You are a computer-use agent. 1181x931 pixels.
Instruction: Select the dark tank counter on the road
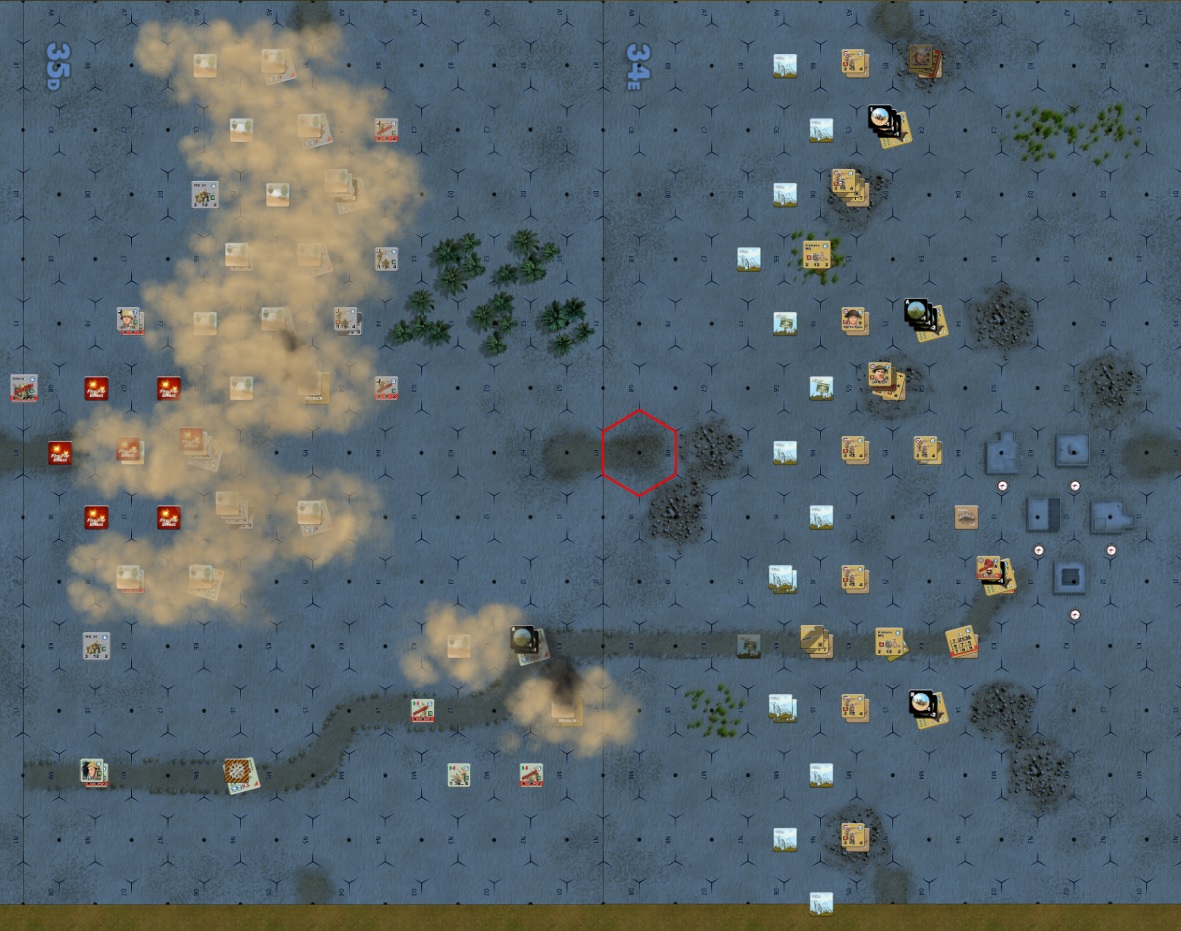[748, 645]
